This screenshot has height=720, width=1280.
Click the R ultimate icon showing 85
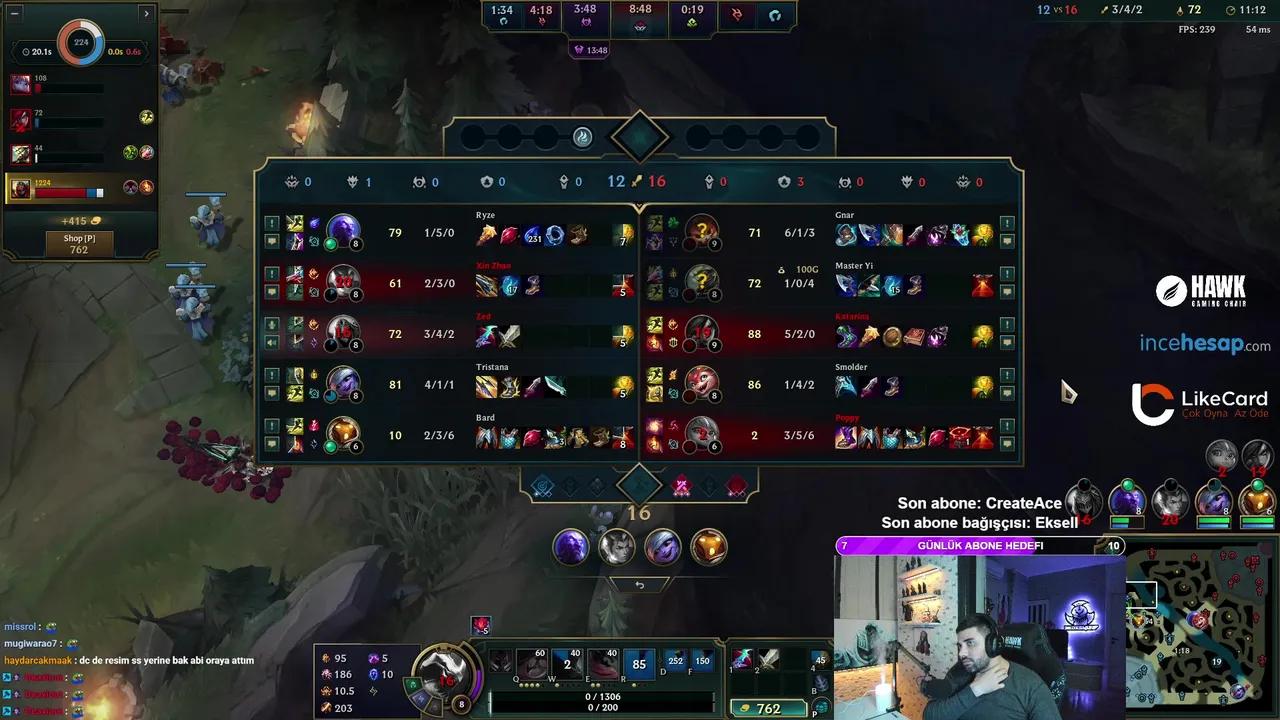(639, 664)
